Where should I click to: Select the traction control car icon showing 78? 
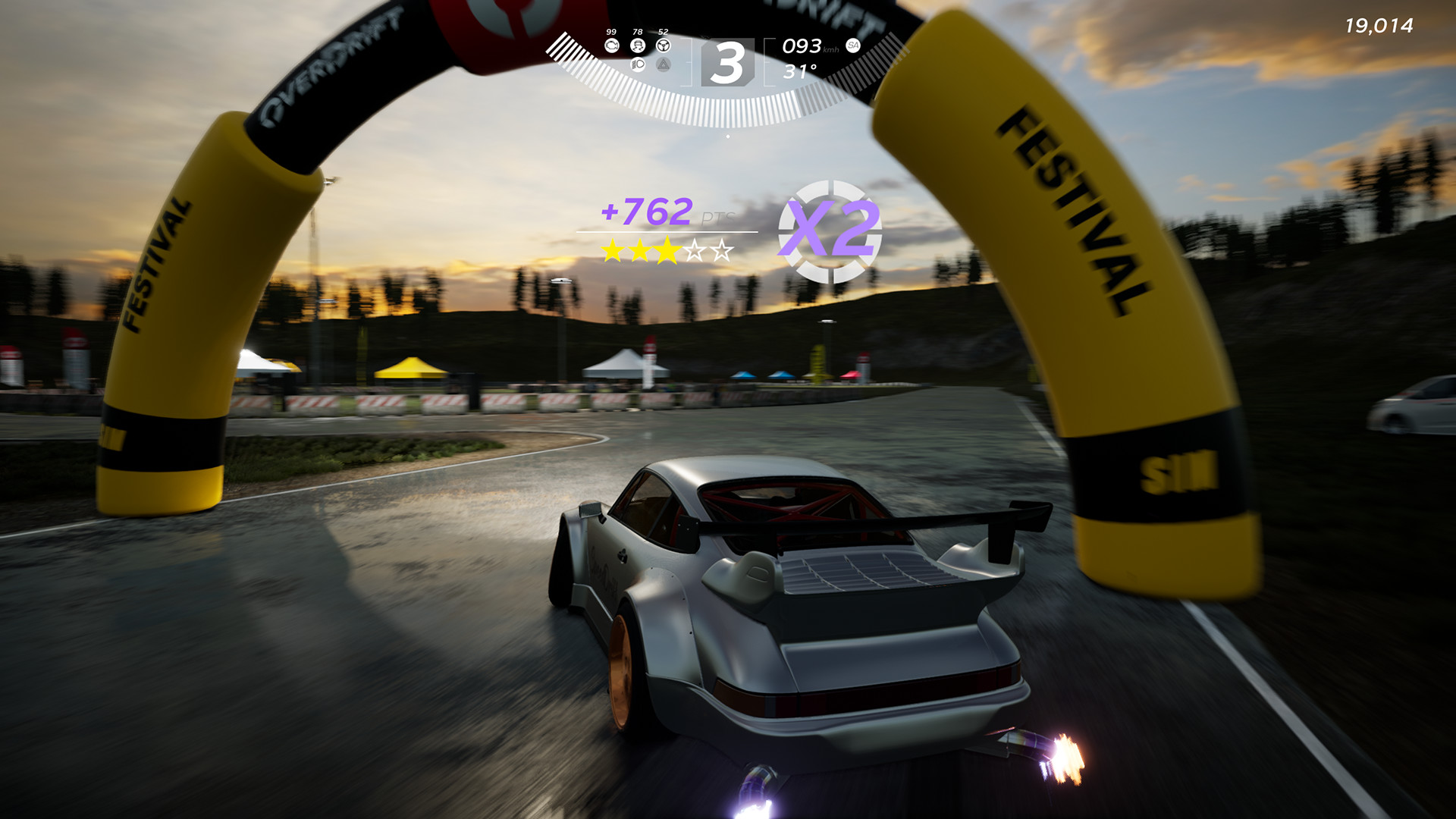pyautogui.click(x=637, y=45)
